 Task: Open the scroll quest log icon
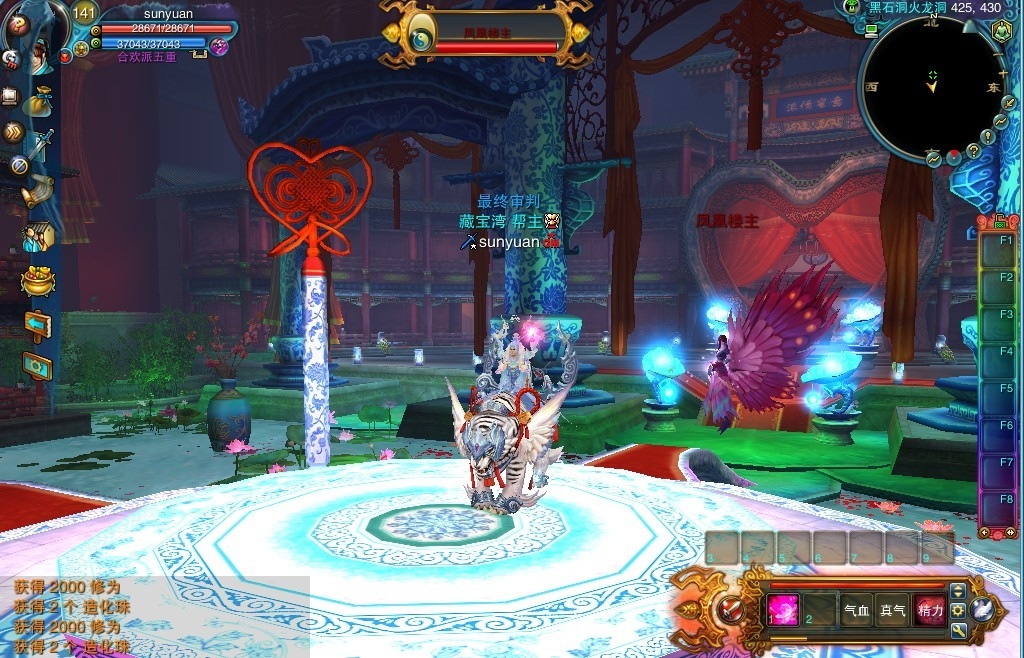37,191
